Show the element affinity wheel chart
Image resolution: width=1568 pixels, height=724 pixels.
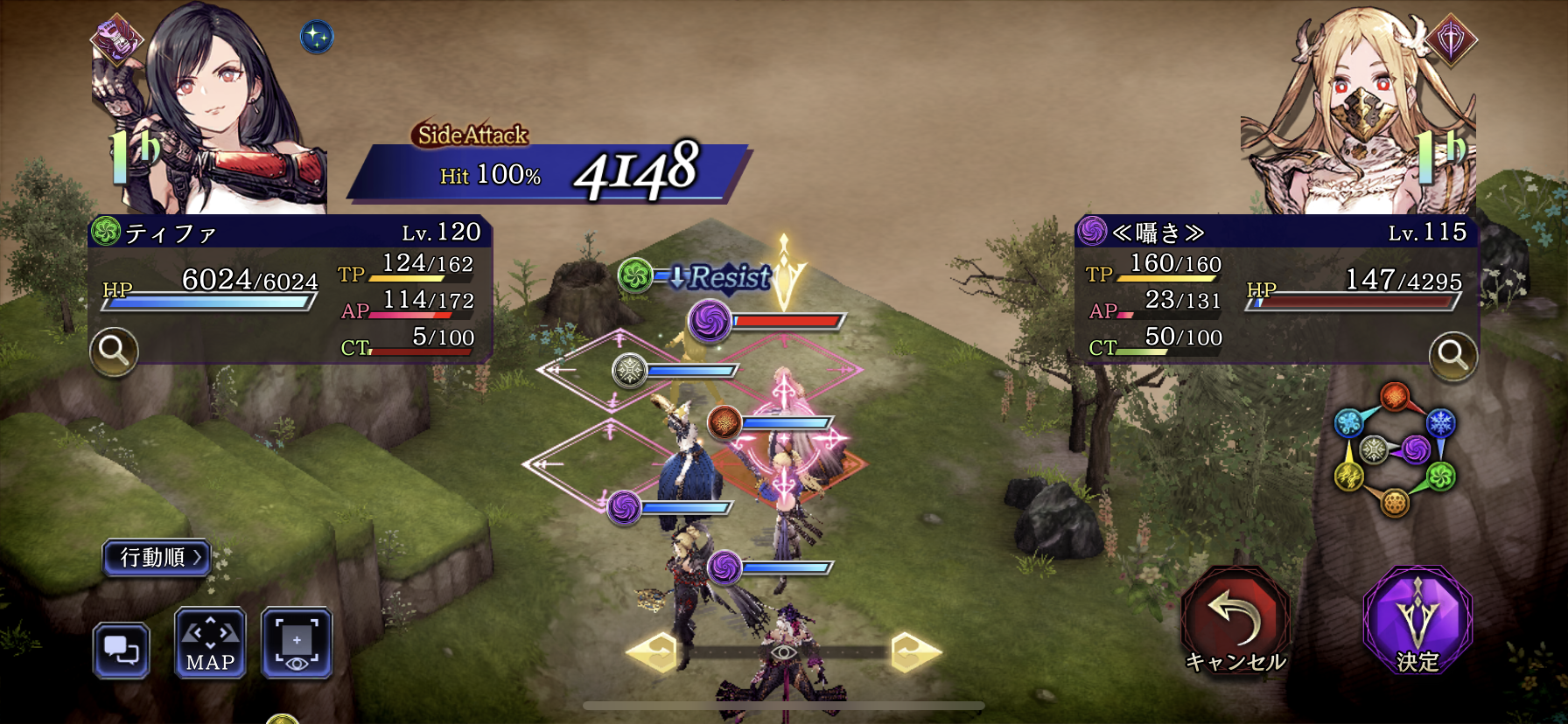pyautogui.click(x=1393, y=449)
